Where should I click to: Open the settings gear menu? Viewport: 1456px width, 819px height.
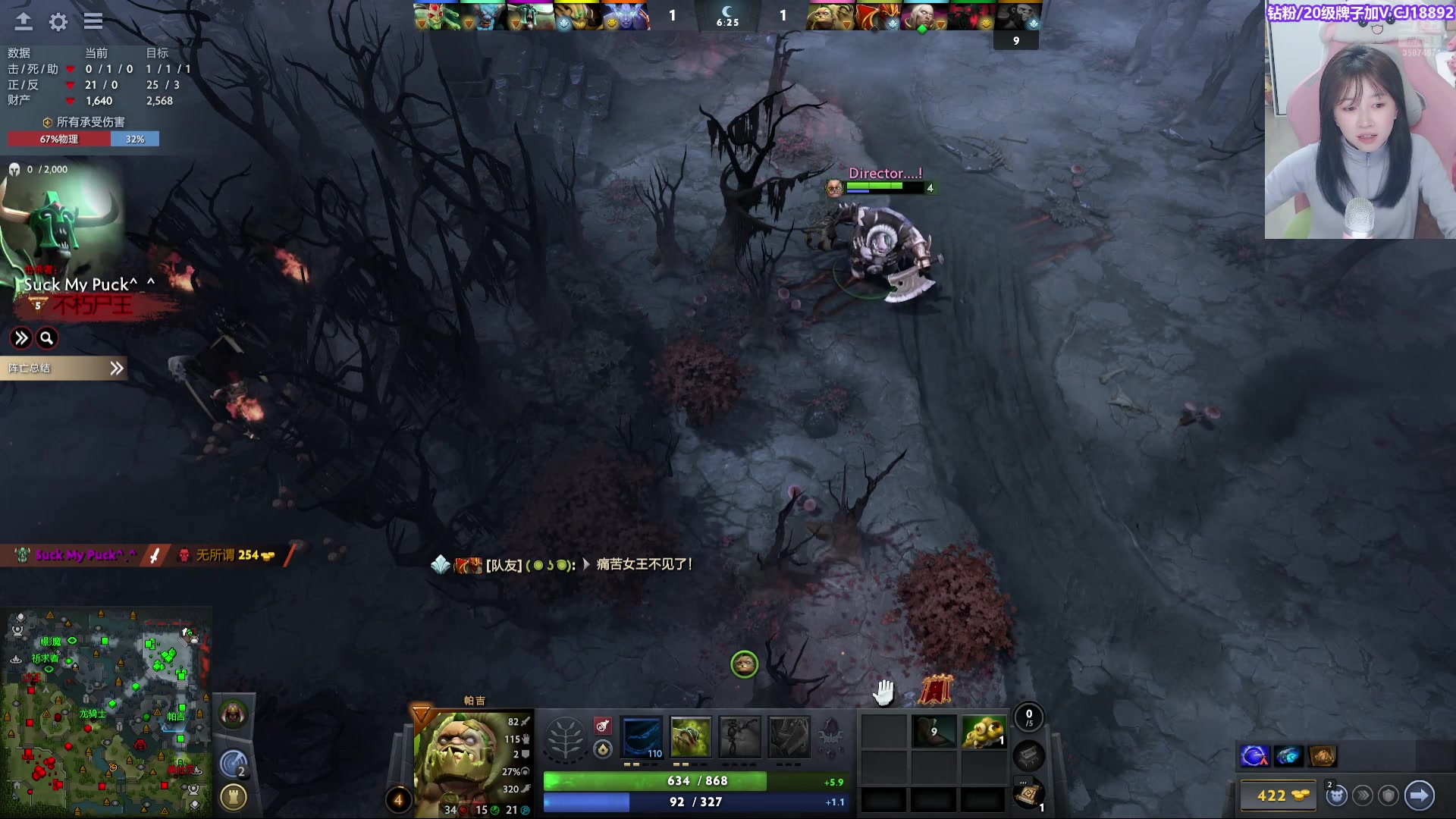coord(58,22)
